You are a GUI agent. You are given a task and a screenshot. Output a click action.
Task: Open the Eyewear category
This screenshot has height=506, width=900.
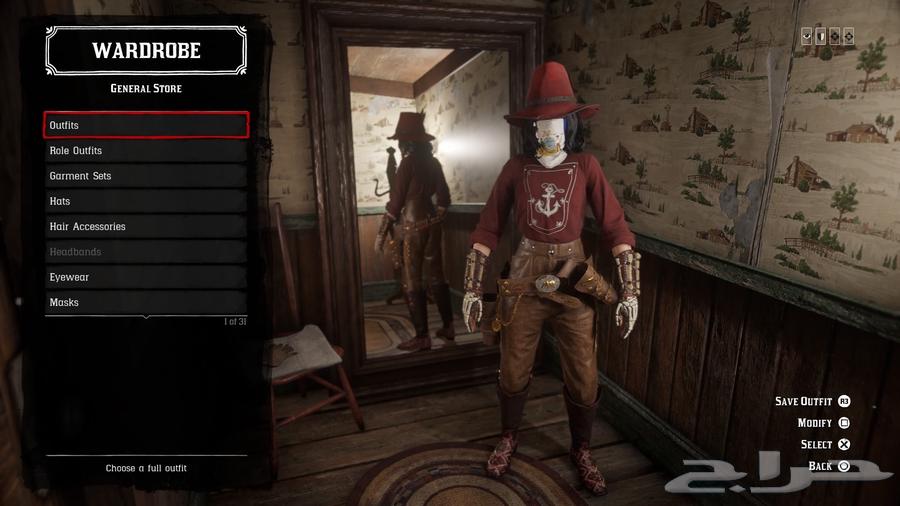[x=146, y=277]
